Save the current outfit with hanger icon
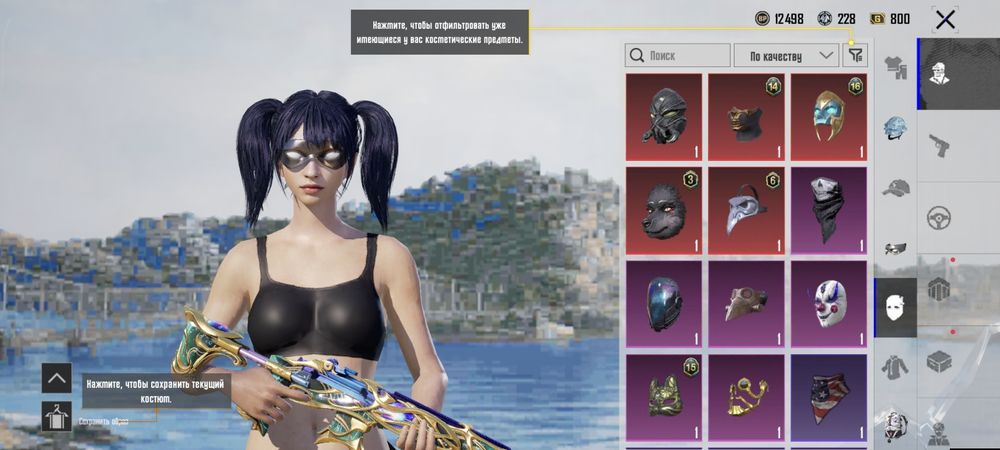 (56, 417)
